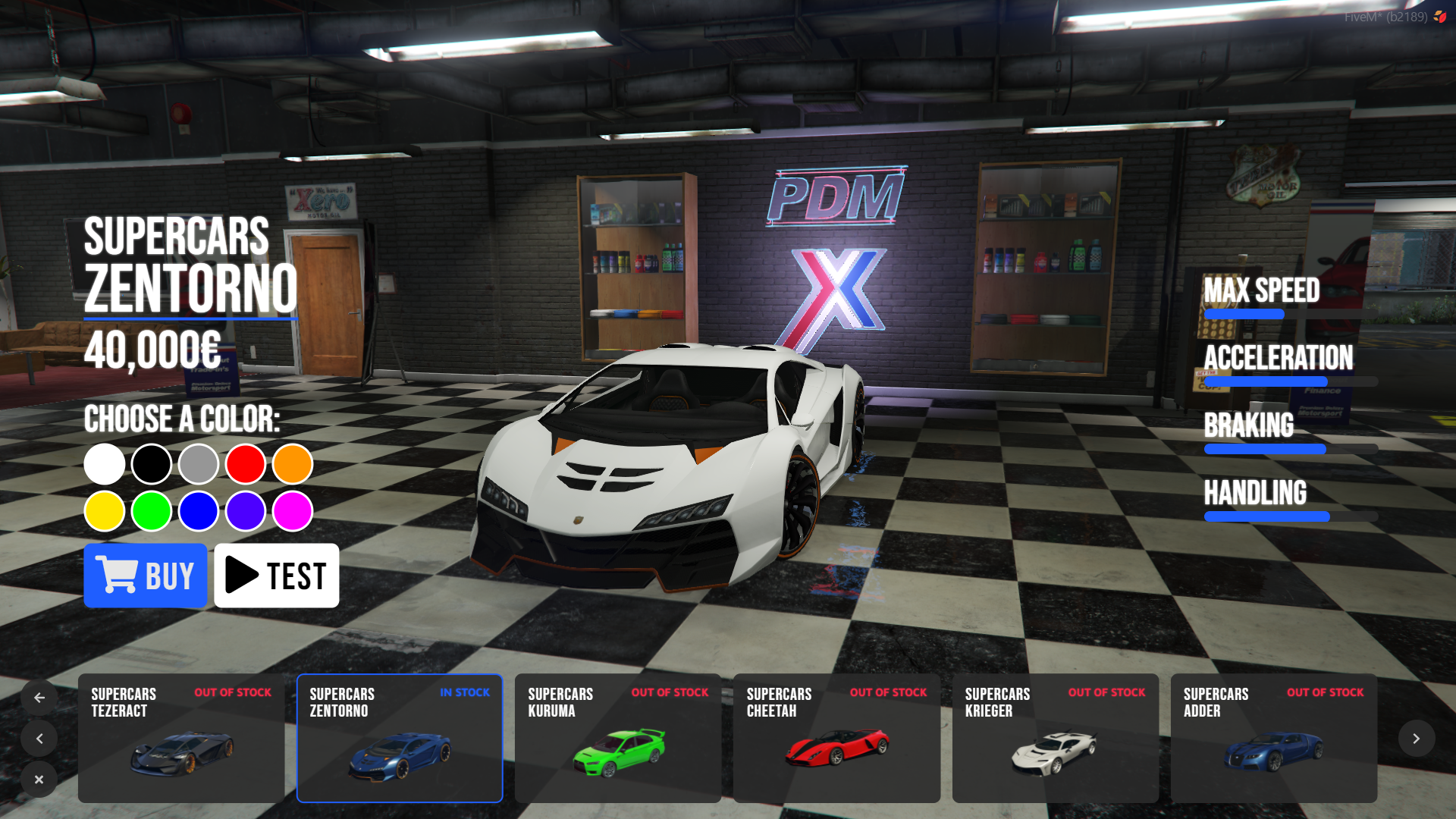Select the yellow color swatch
1456x819 pixels.
[x=105, y=511]
